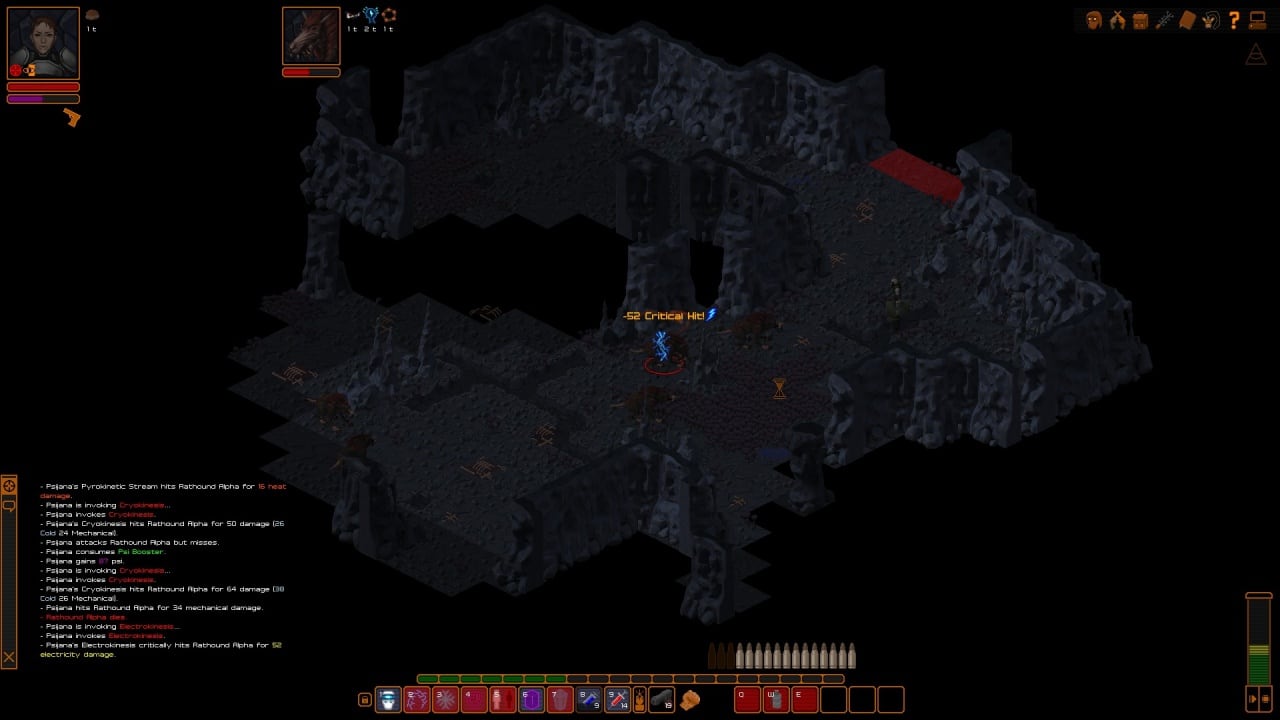The width and height of the screenshot is (1280, 720).
Task: Click the combat log settings gear
Action: coord(9,486)
